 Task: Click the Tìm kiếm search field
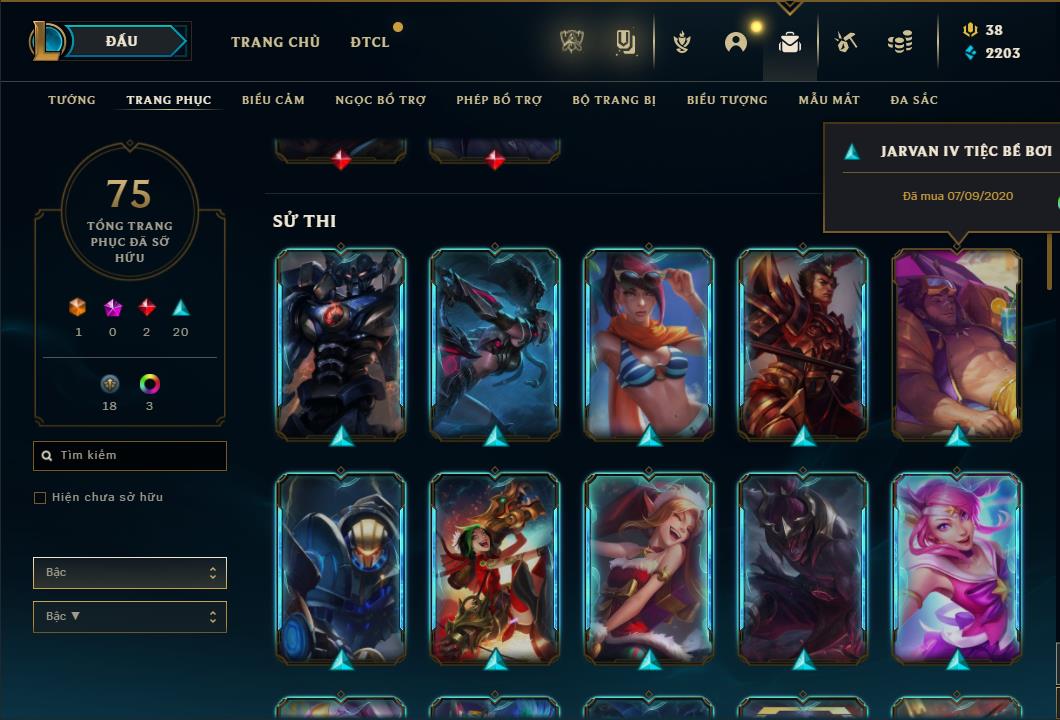pos(130,456)
